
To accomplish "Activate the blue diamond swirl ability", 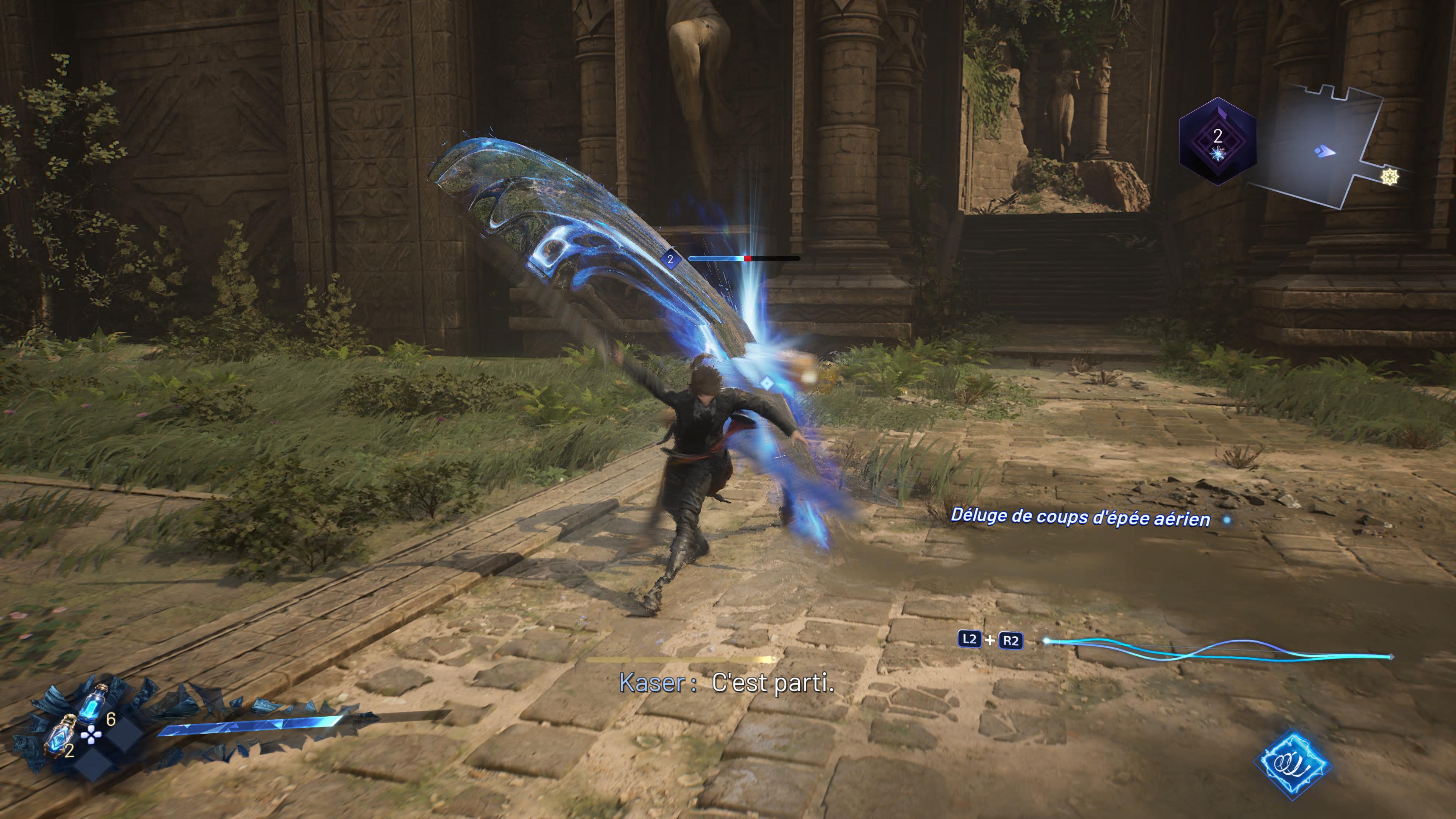I will tap(1292, 764).
